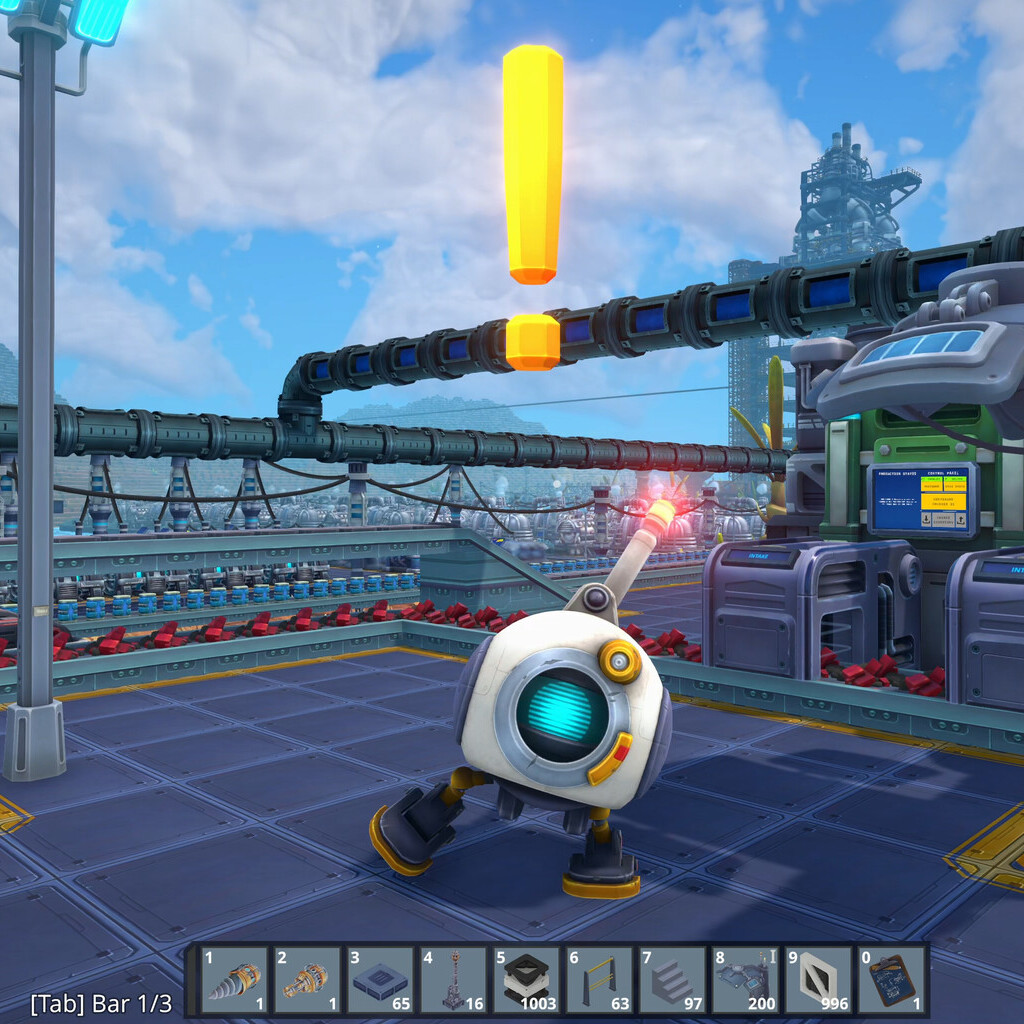The height and width of the screenshot is (1024, 1024).
Task: Pick the machine platform item, count 200
Action: (x=745, y=980)
